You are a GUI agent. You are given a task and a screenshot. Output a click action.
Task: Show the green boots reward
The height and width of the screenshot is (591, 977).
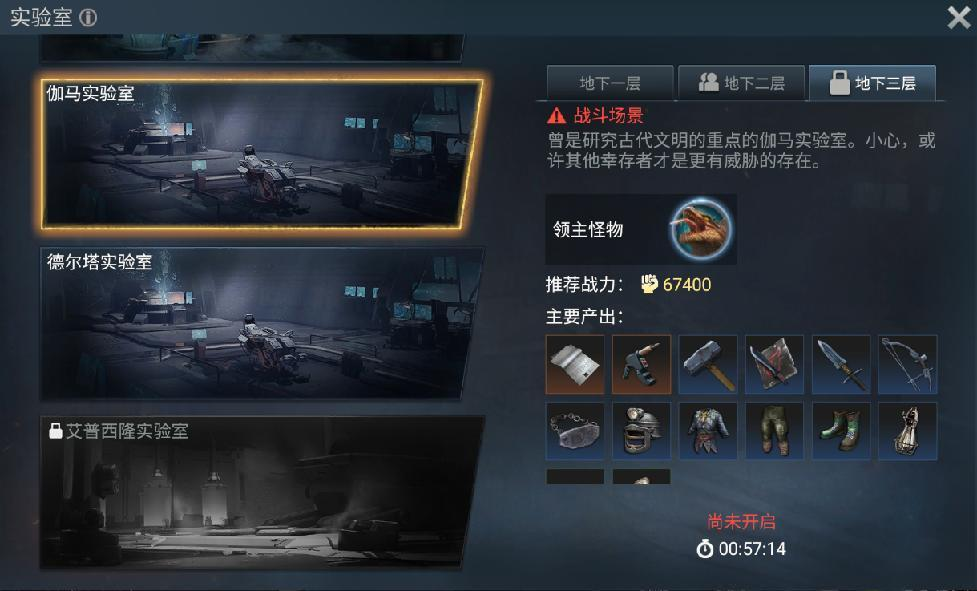click(x=841, y=431)
